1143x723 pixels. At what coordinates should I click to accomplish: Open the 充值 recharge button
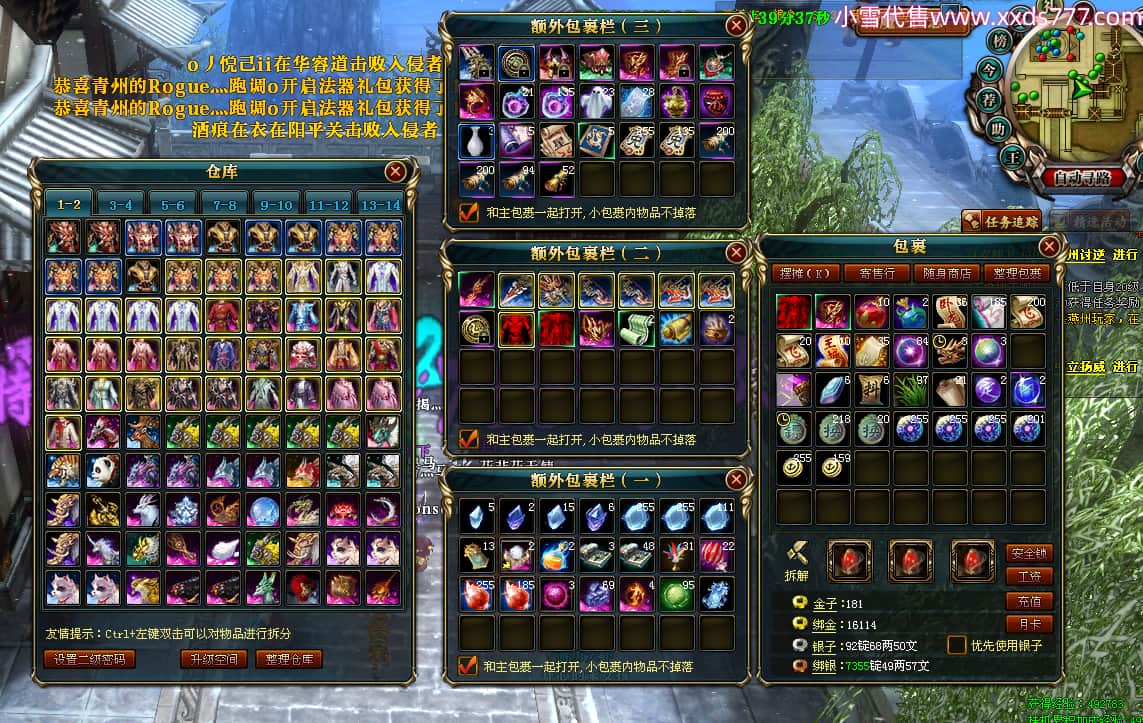pyautogui.click(x=1029, y=601)
